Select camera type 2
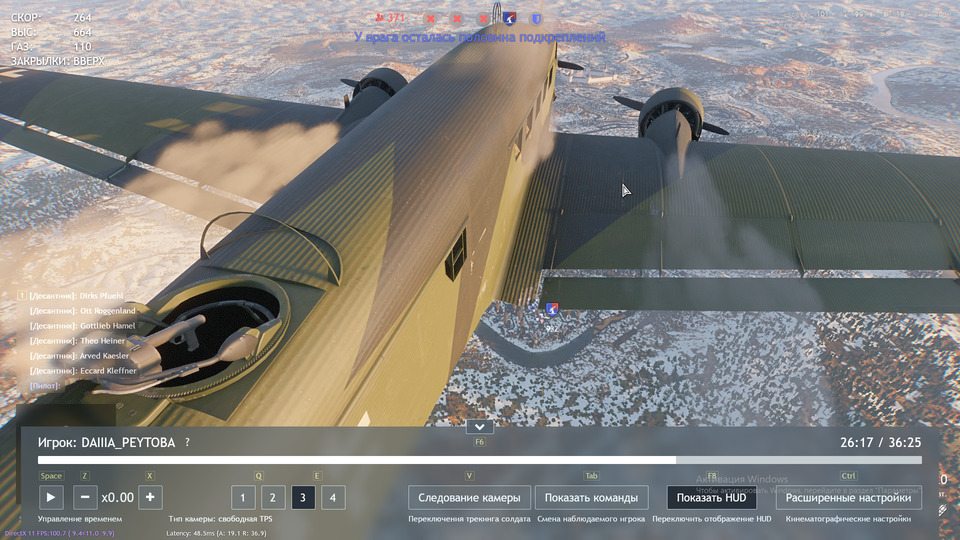The width and height of the screenshot is (960, 540). pos(273,497)
